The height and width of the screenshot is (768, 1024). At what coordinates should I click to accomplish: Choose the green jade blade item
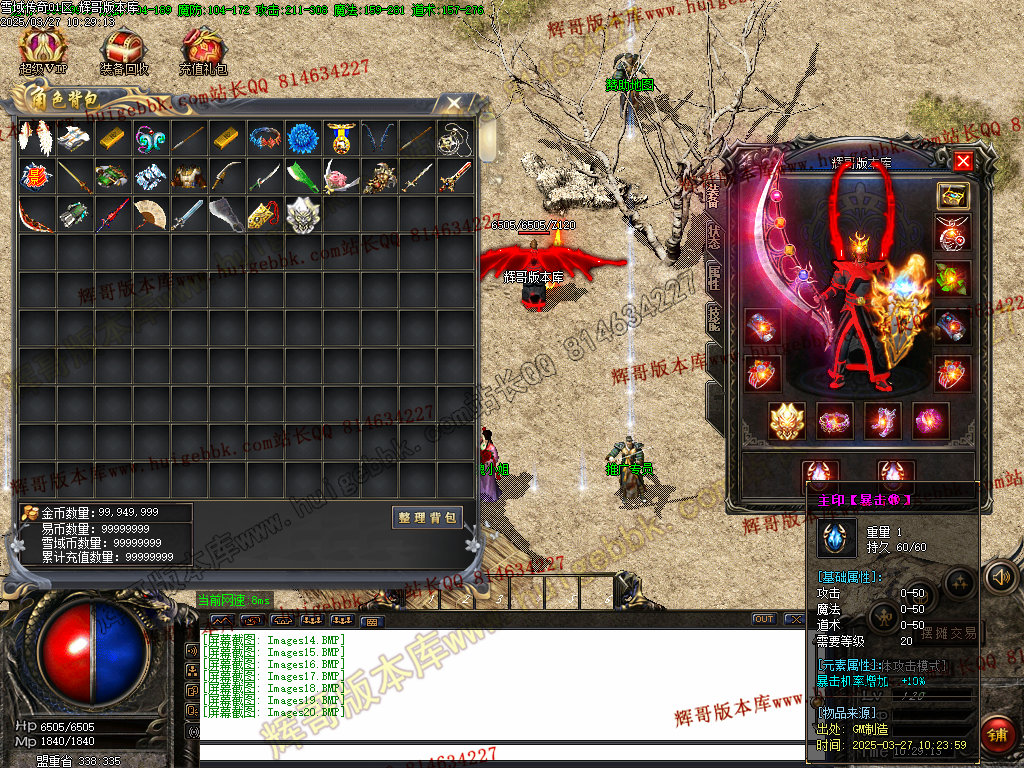pyautogui.click(x=302, y=176)
